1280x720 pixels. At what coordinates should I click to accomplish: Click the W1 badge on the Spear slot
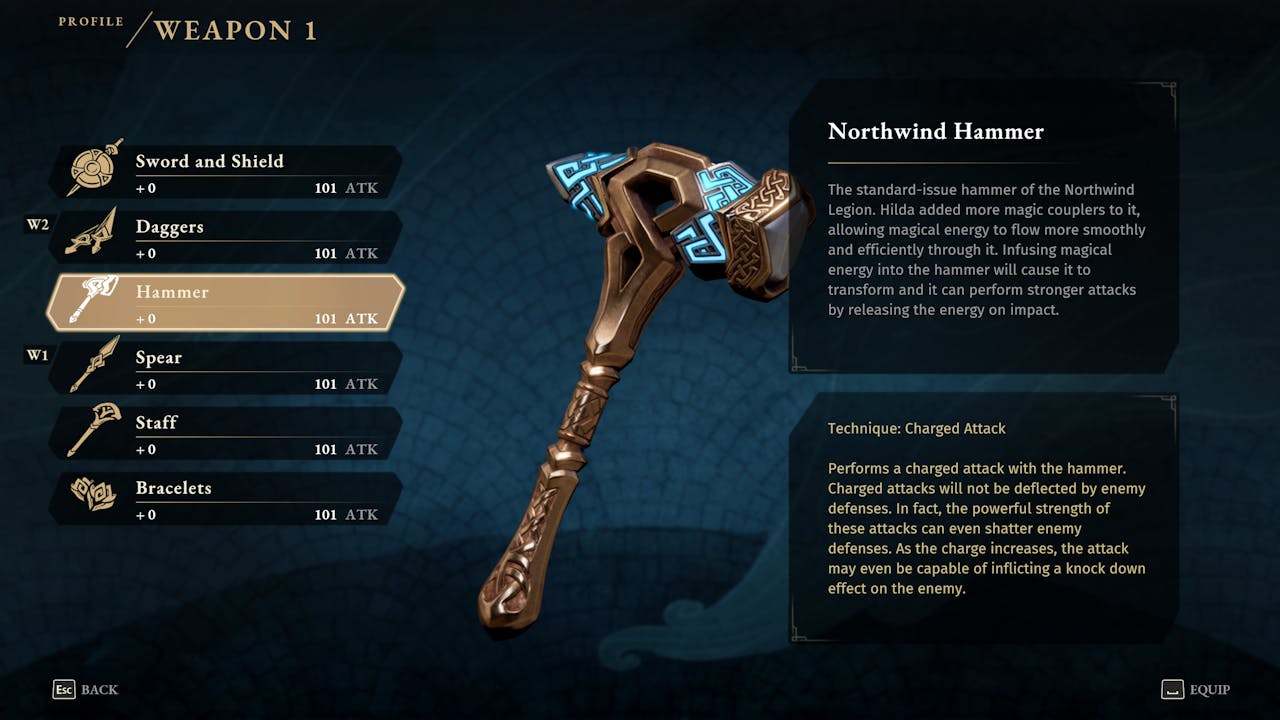(x=36, y=354)
